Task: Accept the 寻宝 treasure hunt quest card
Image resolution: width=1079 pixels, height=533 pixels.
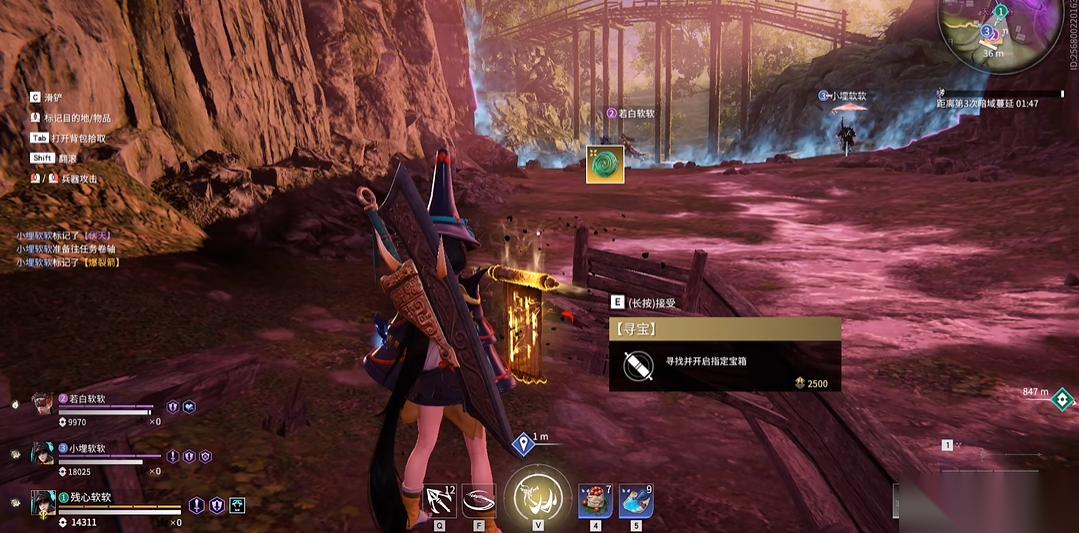Action: coord(724,354)
